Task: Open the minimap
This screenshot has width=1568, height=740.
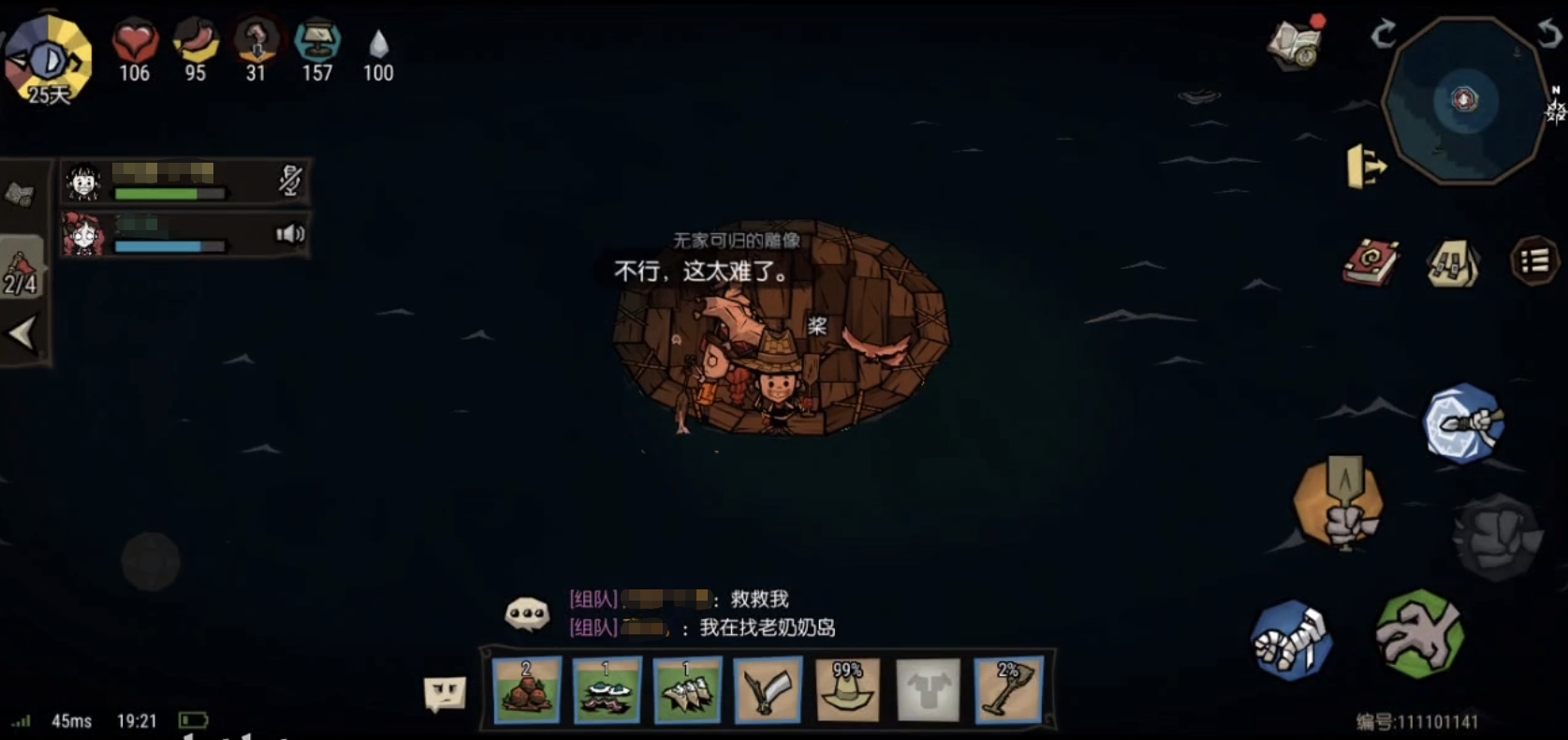Action: pos(1464,101)
